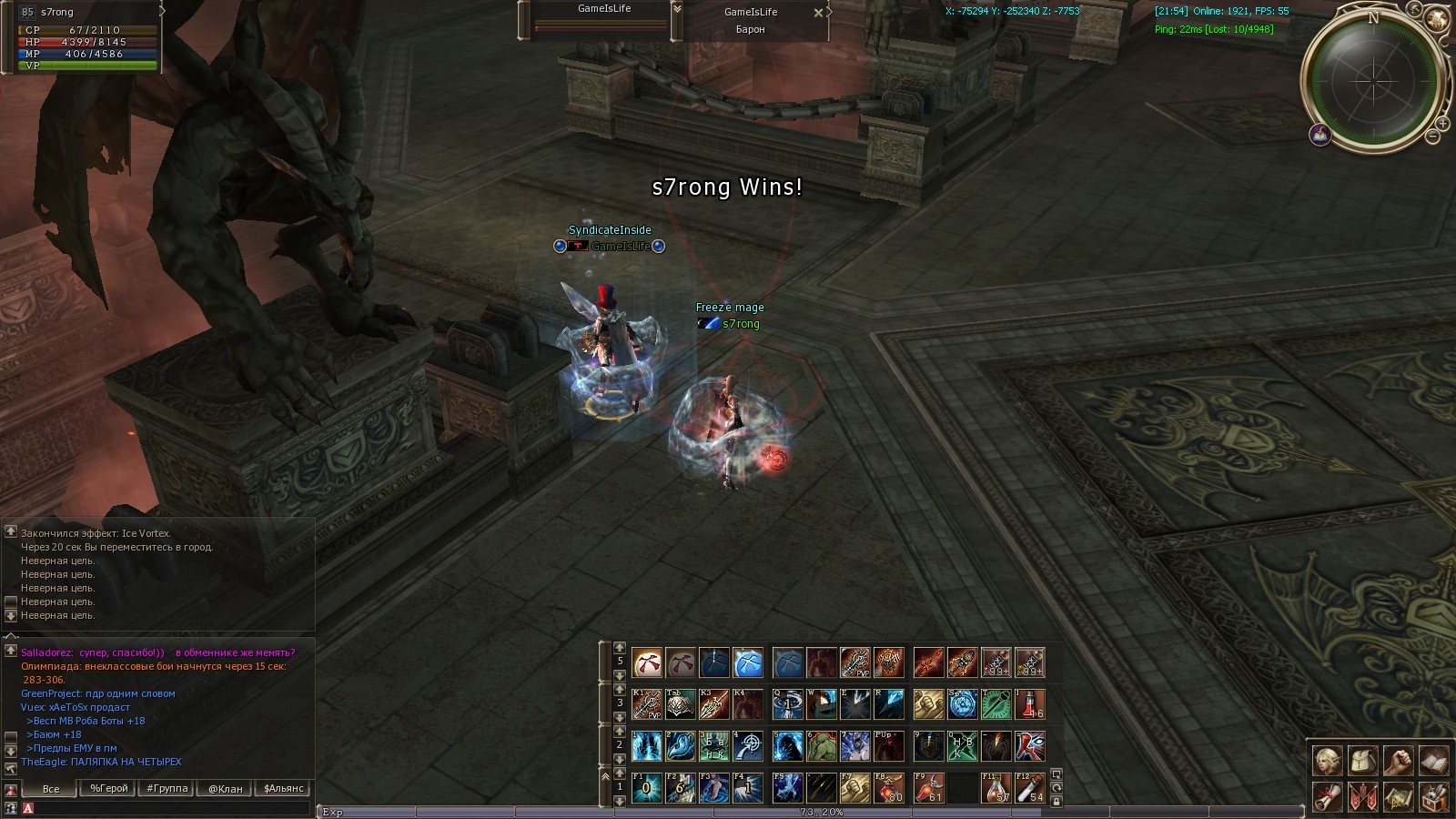The image size is (1456, 819).
Task: Select the #Группа chat tab
Action: tap(167, 788)
